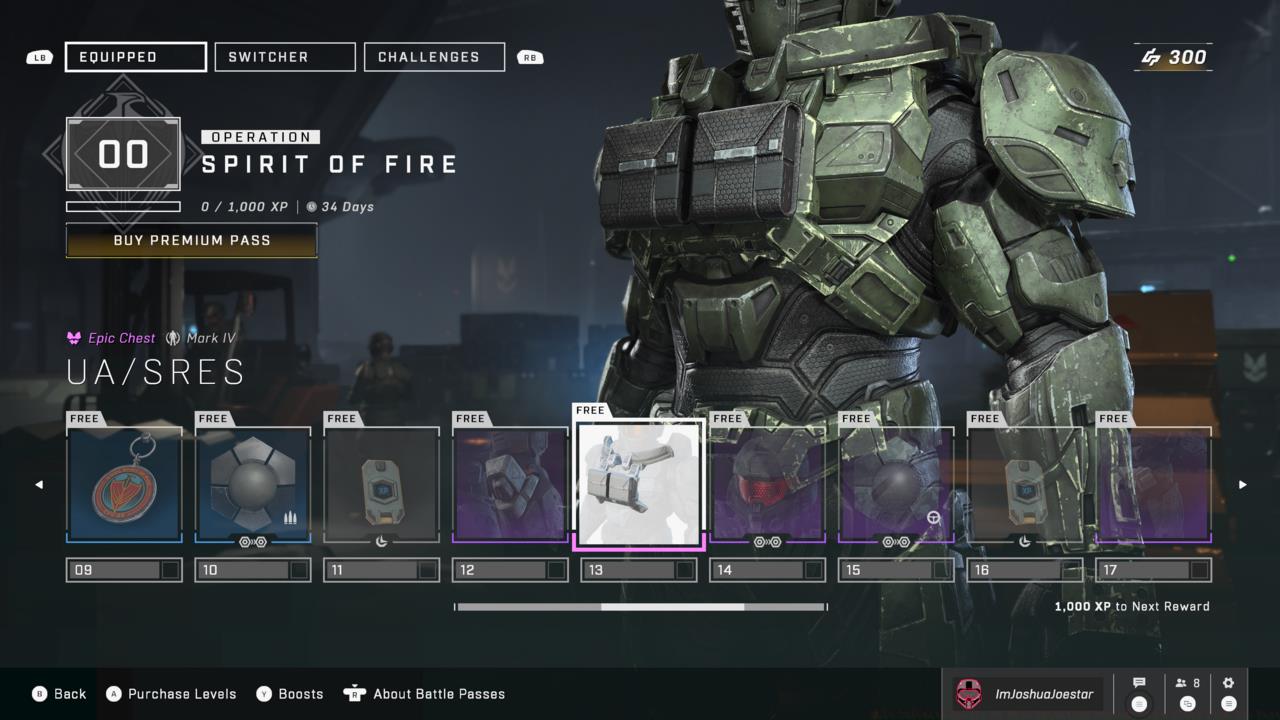Show previous rewards with the left arrow
This screenshot has width=1280, height=720.
tap(39, 485)
